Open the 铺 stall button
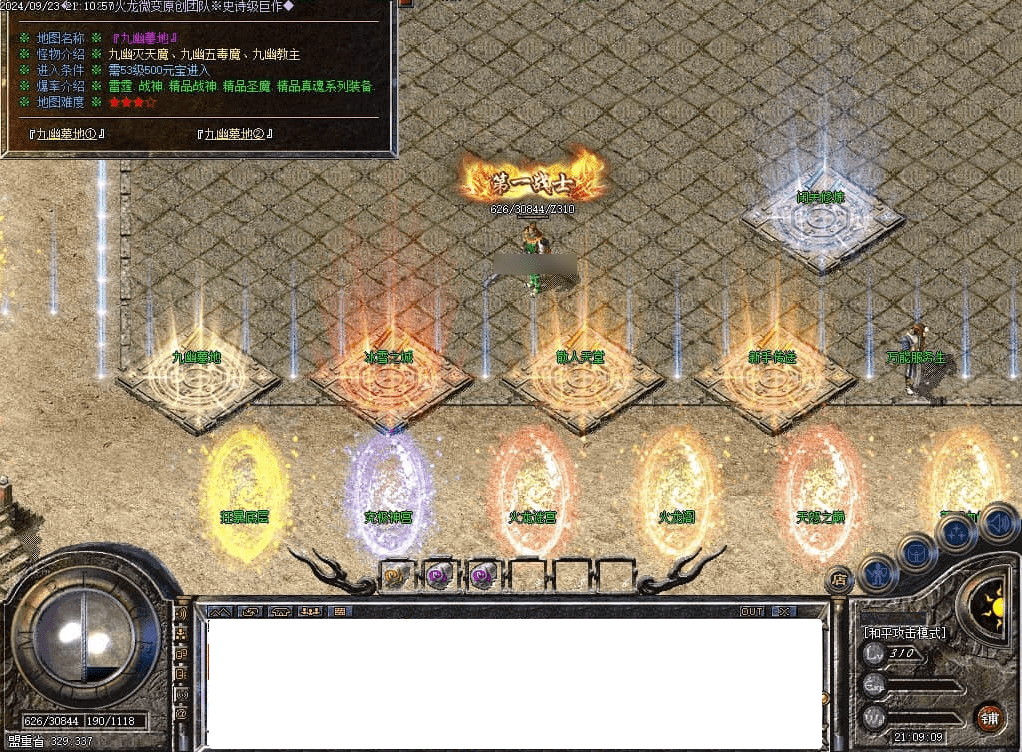This screenshot has width=1022, height=756. click(x=988, y=717)
